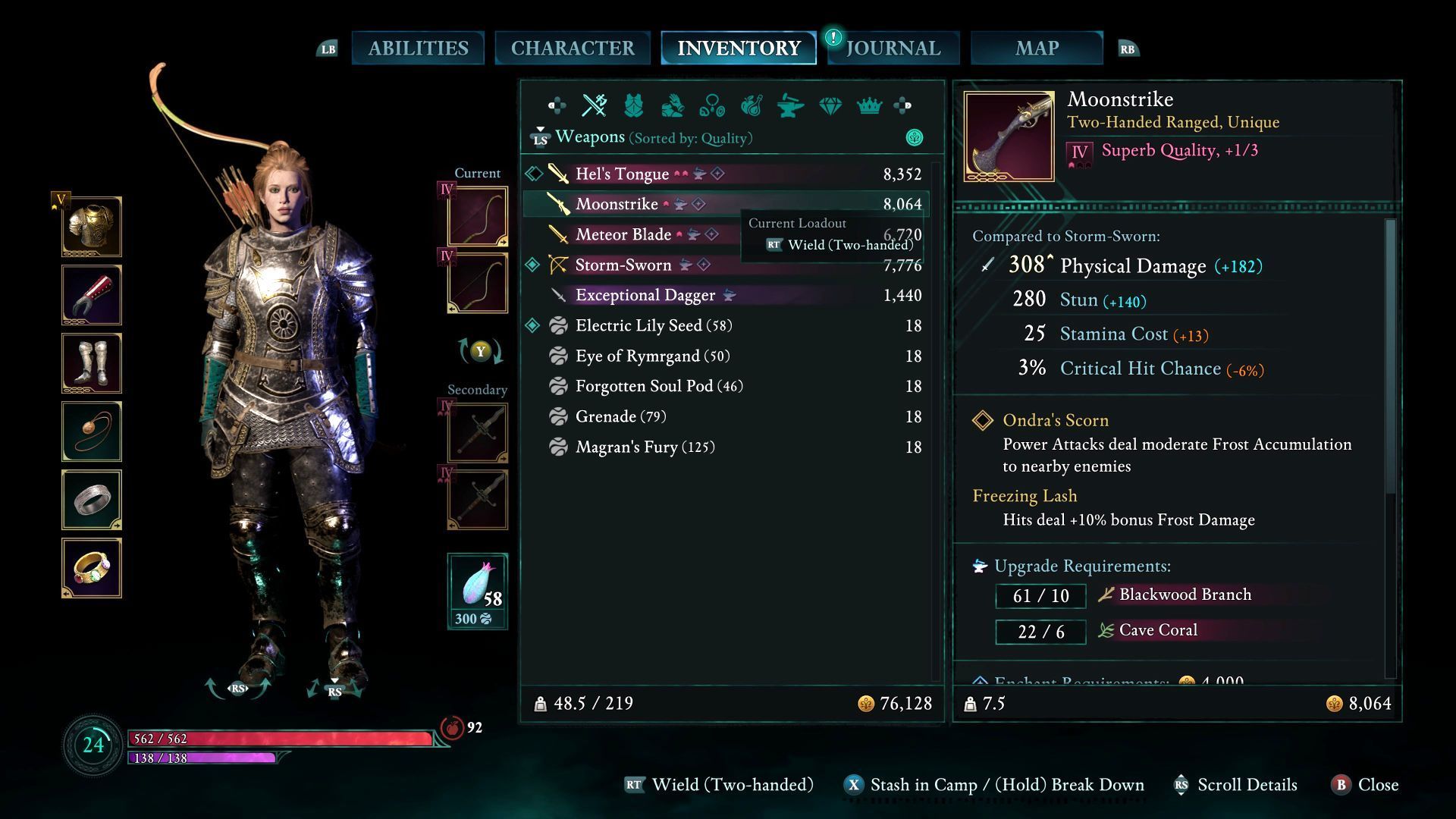Screen dimensions: 1456x819
Task: Show the gems inventory category
Action: [x=830, y=106]
